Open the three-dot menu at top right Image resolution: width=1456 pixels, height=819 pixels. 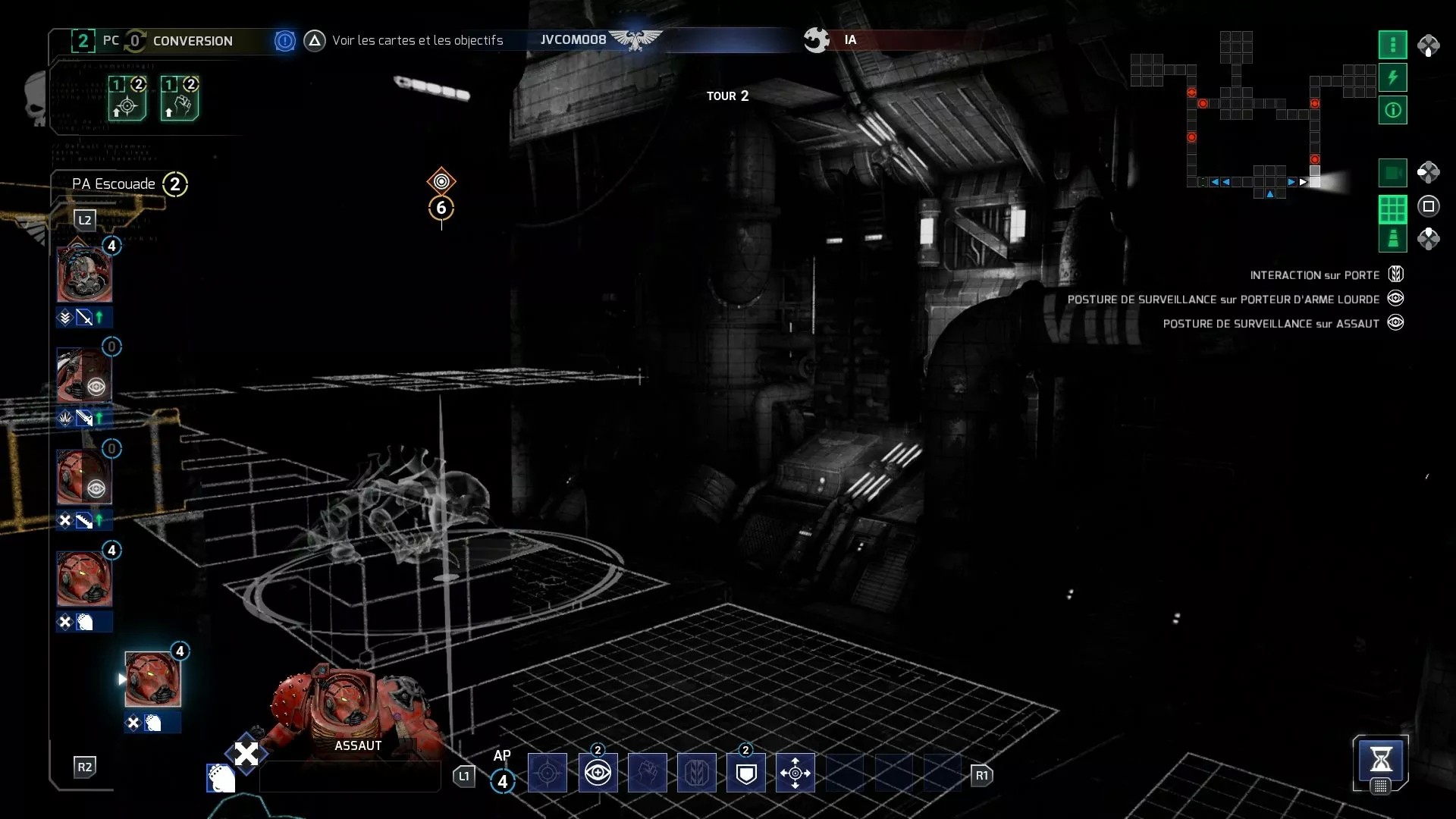[1393, 44]
